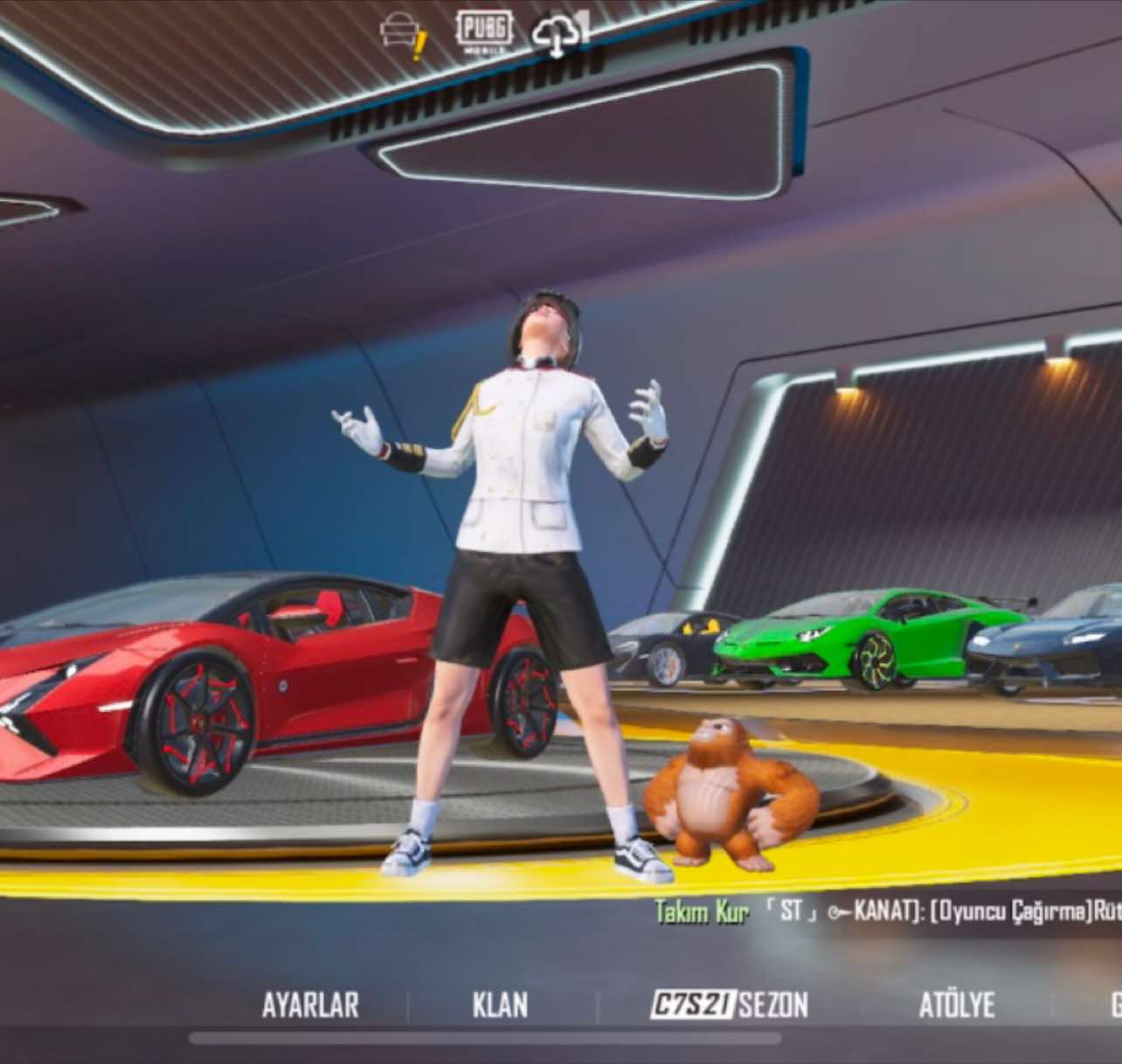Tap the PUBG Mobile logo icon
This screenshot has height=1064, width=1122.
(x=483, y=32)
